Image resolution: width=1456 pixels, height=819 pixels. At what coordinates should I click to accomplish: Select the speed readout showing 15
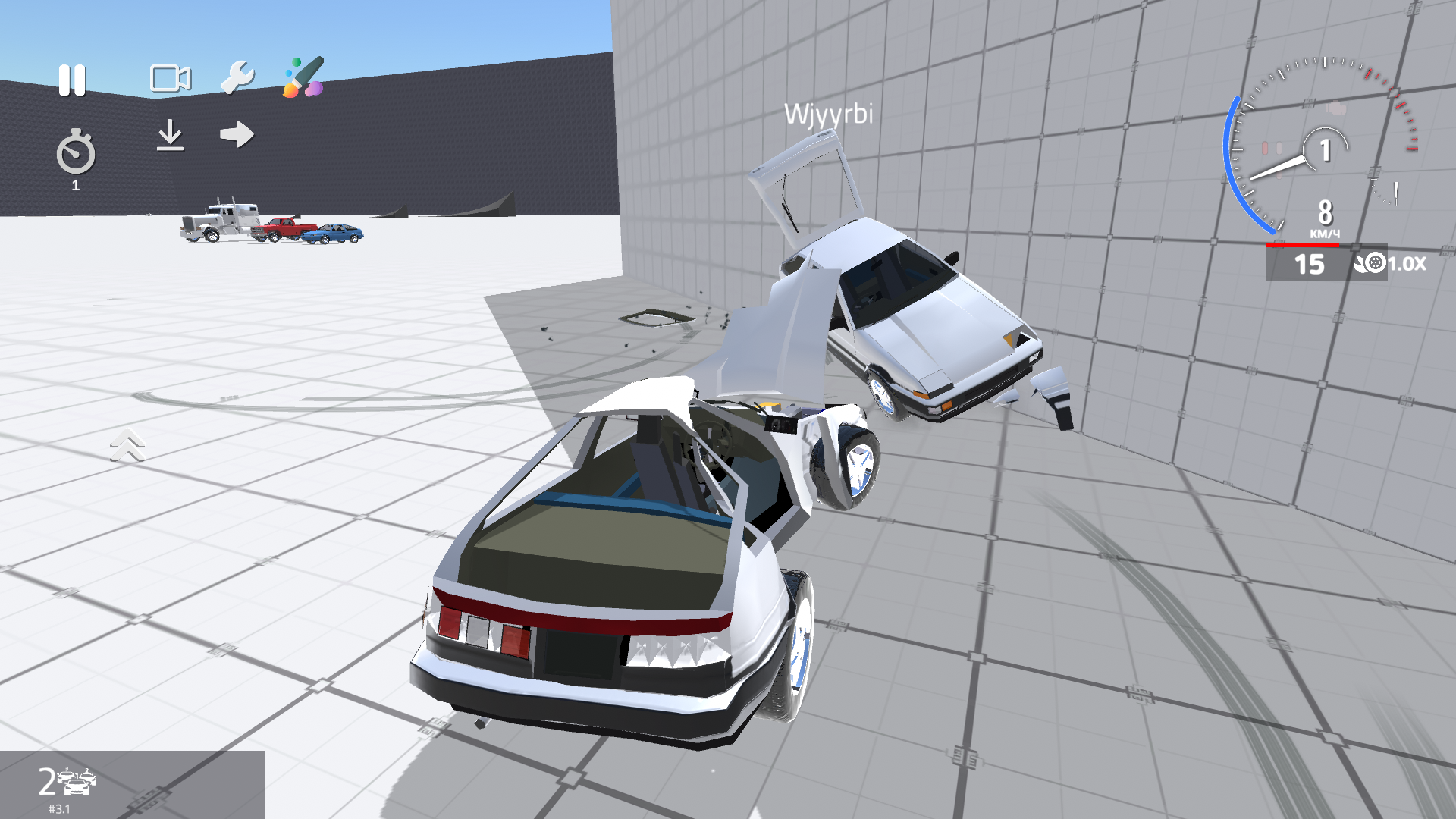click(1308, 265)
